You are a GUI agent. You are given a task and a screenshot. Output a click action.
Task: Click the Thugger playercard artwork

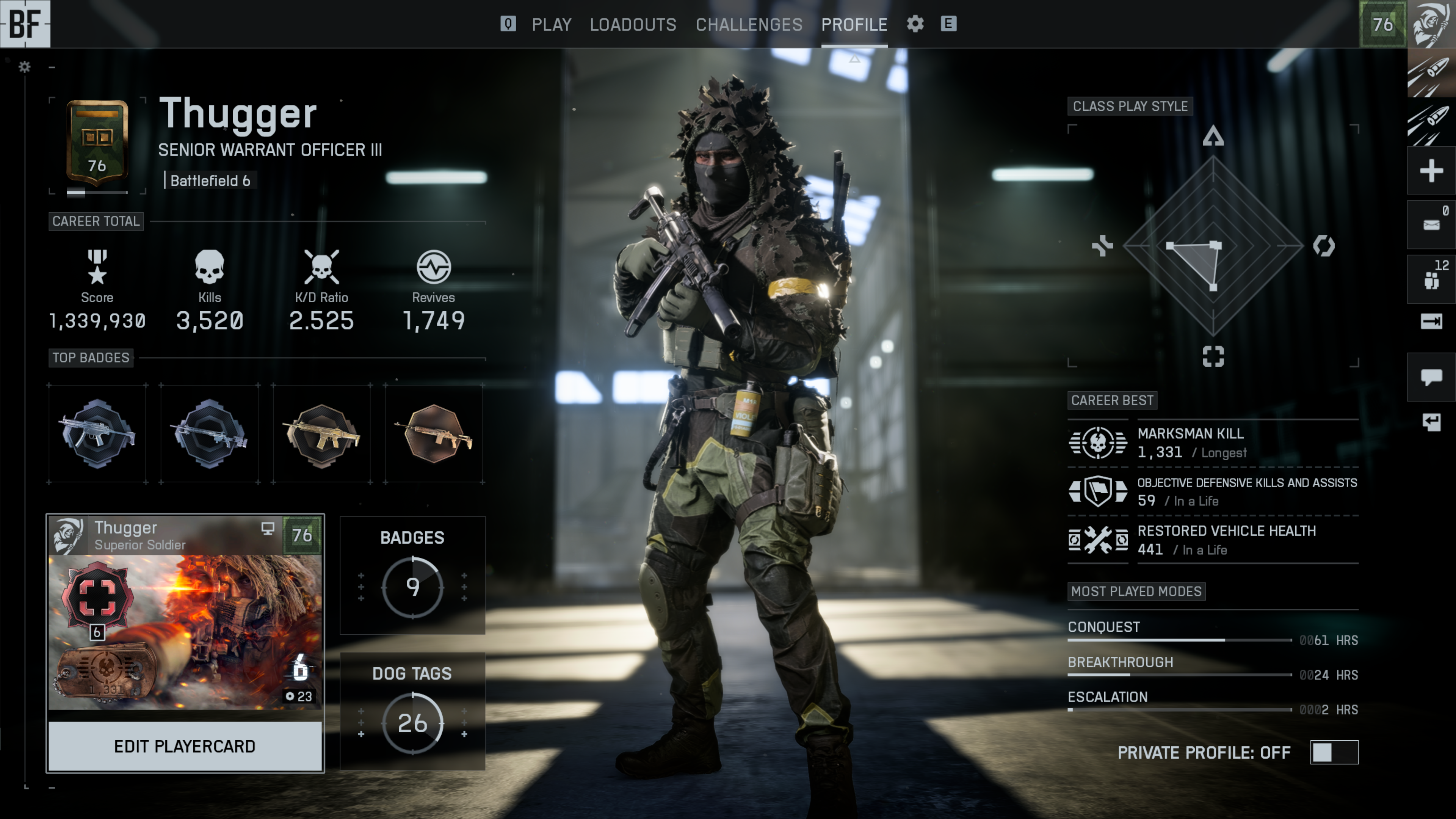(x=185, y=631)
